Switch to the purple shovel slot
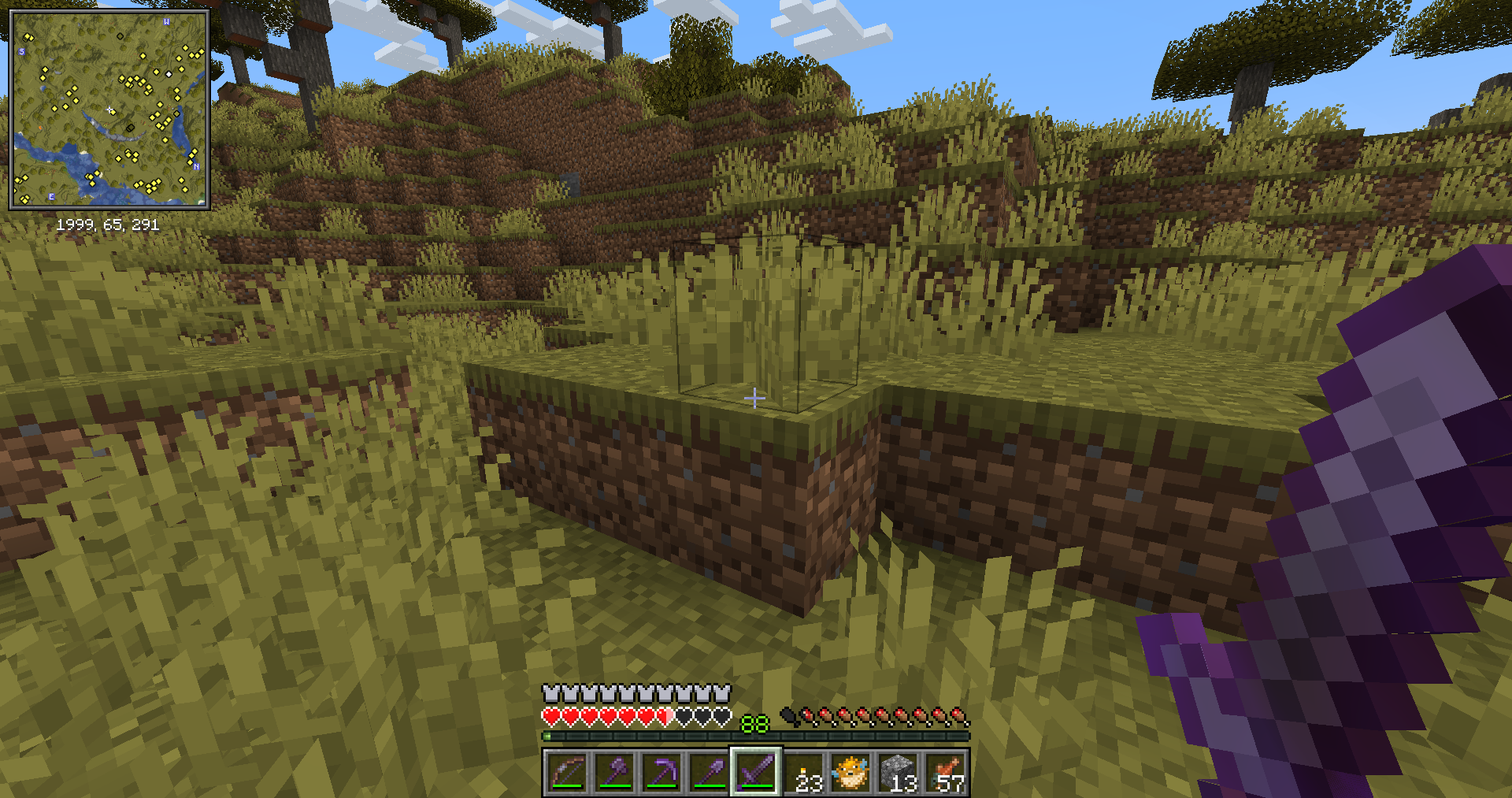 point(709,772)
